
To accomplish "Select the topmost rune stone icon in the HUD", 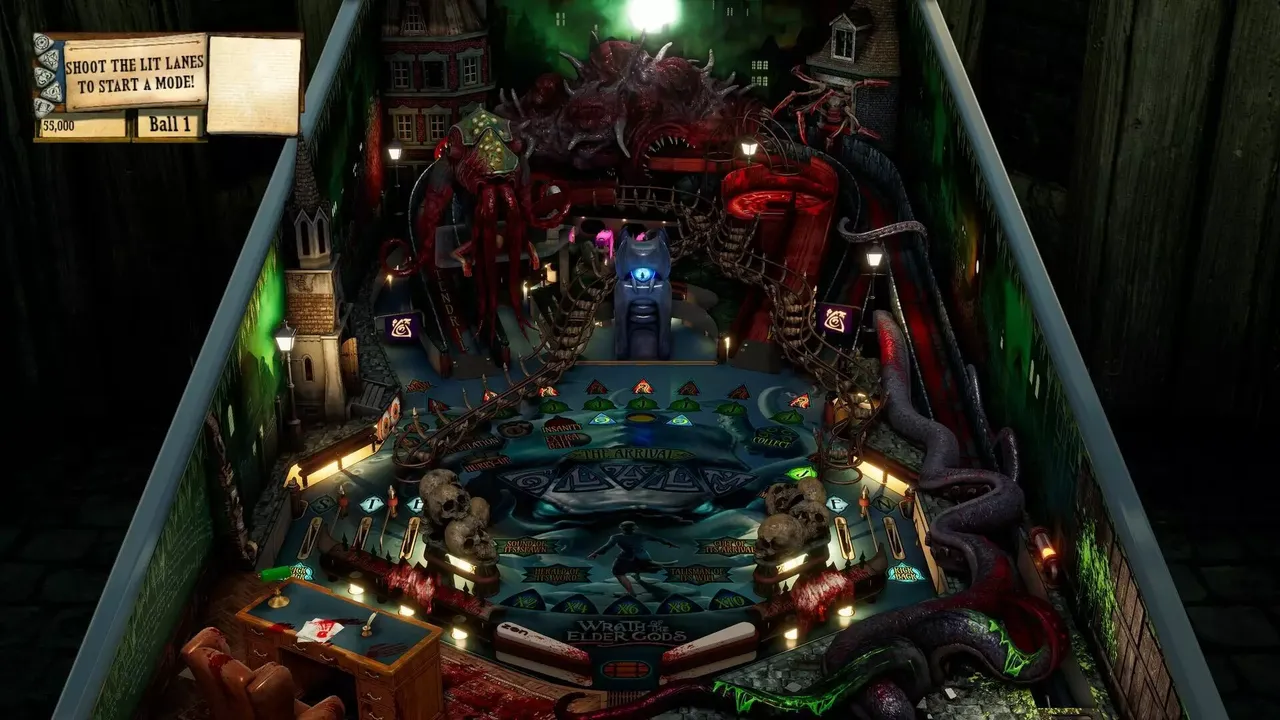I will [x=42, y=43].
